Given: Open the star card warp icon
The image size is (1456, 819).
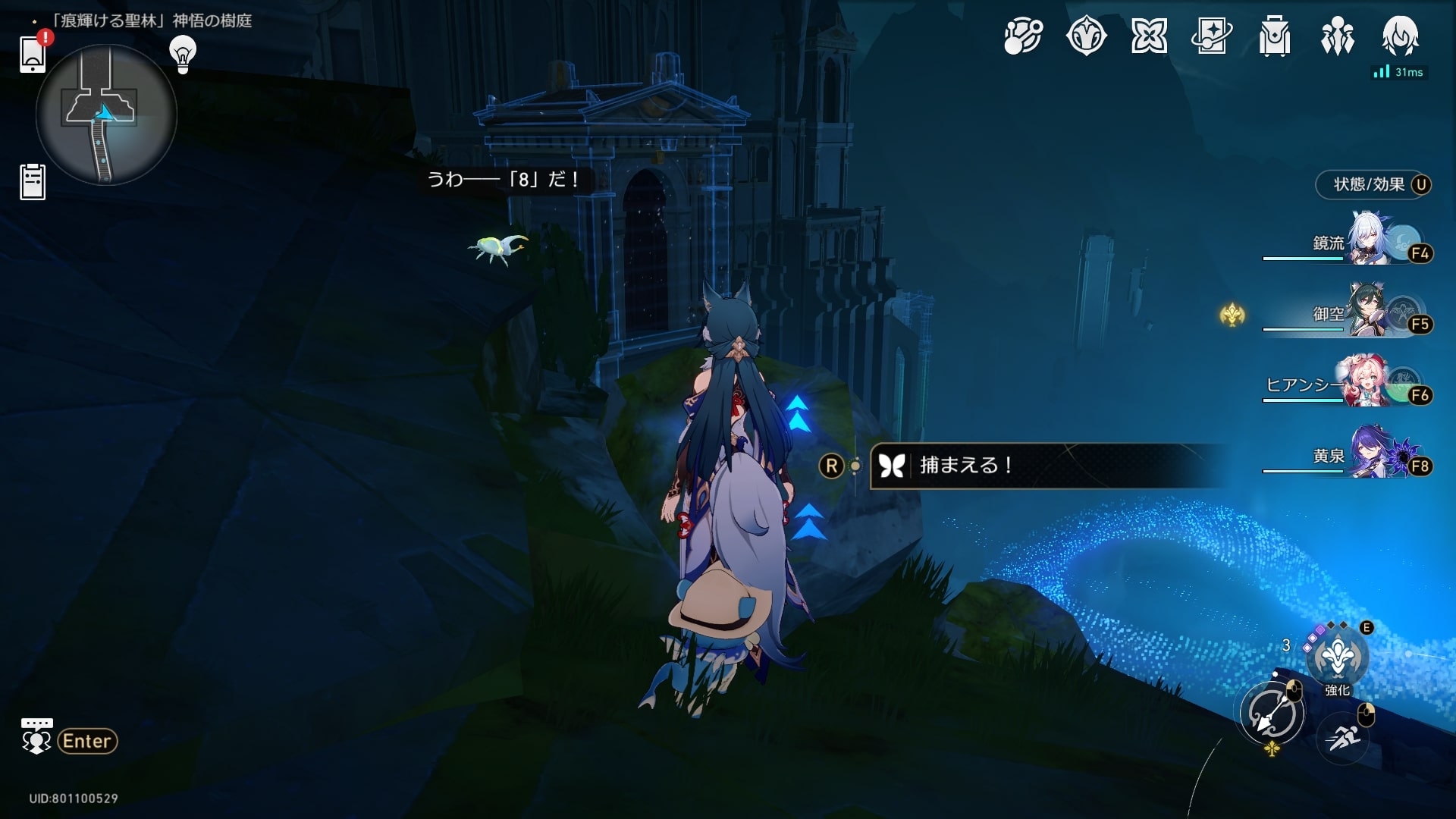Looking at the screenshot, I should [1211, 36].
